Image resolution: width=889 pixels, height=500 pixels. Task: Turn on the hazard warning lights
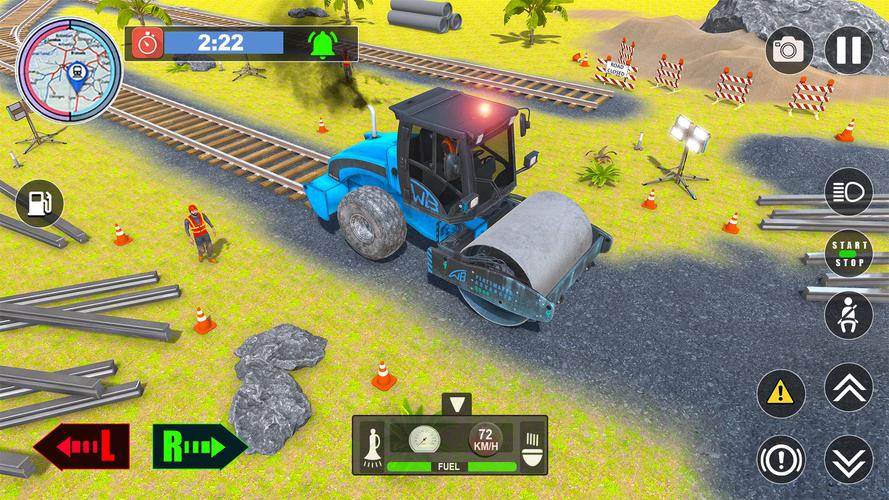781,393
